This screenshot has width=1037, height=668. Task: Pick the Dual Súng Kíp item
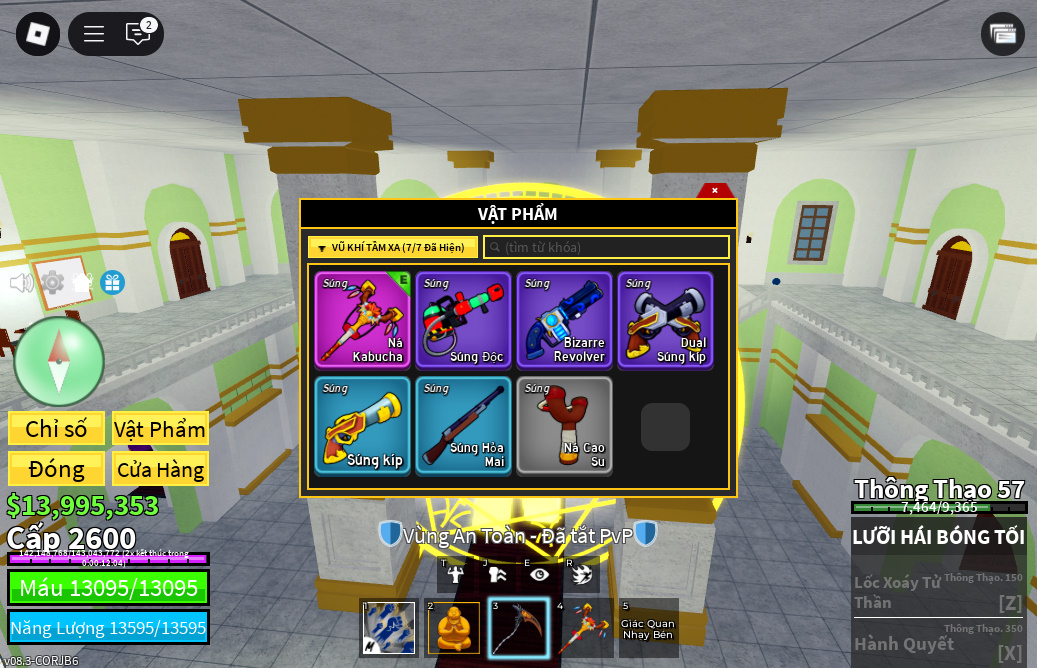[665, 320]
